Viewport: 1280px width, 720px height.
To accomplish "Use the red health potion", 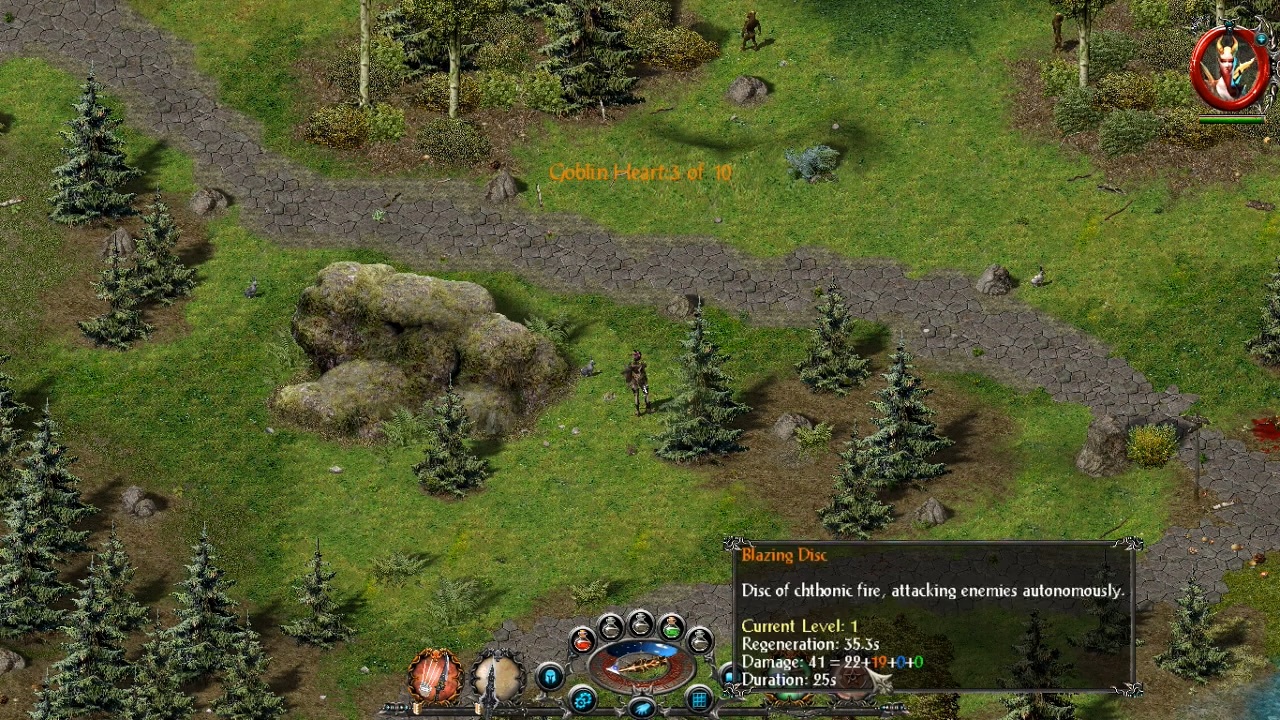I will click(x=582, y=640).
